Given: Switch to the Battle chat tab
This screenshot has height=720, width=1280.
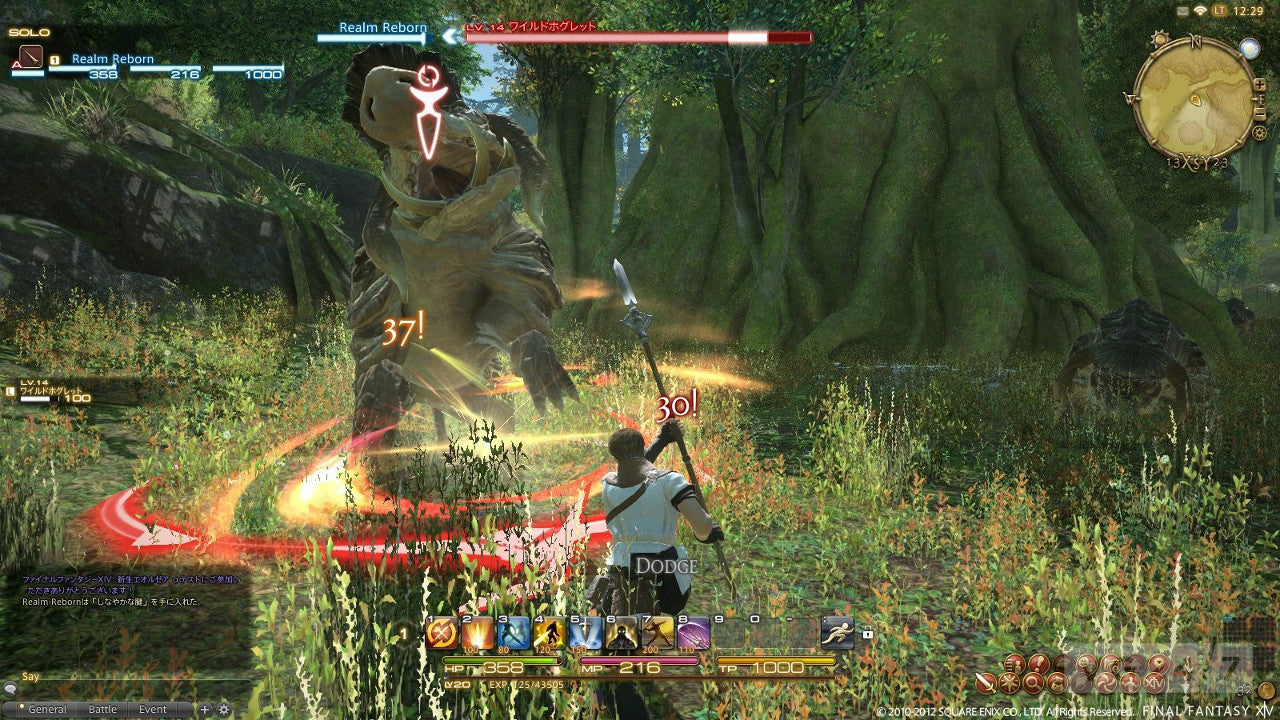Looking at the screenshot, I should coord(104,709).
